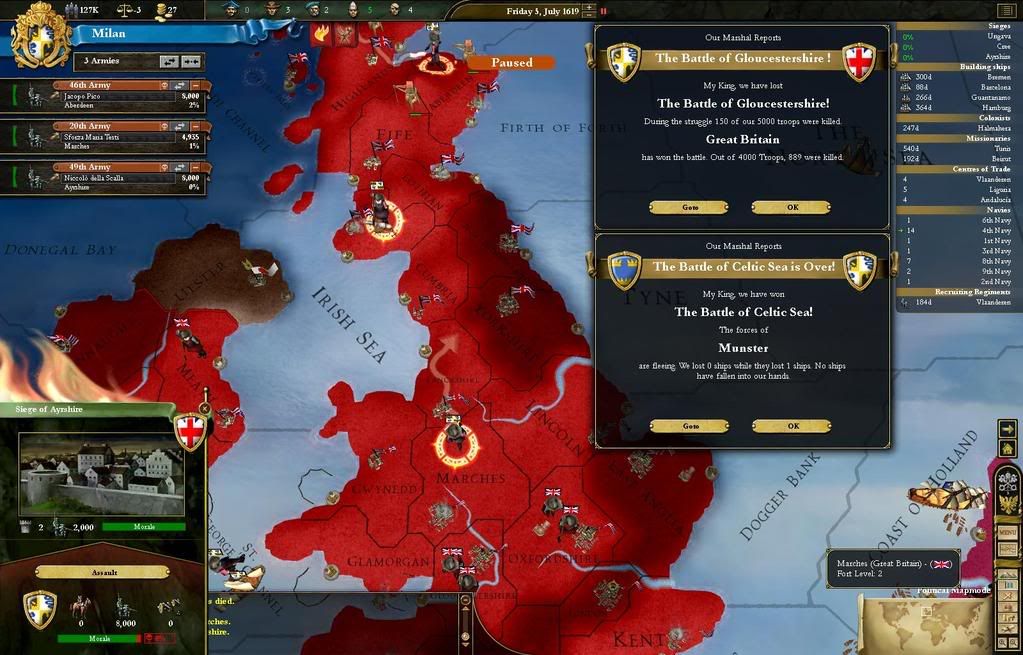
Task: Click the Paused speed indicator
Action: click(x=512, y=62)
